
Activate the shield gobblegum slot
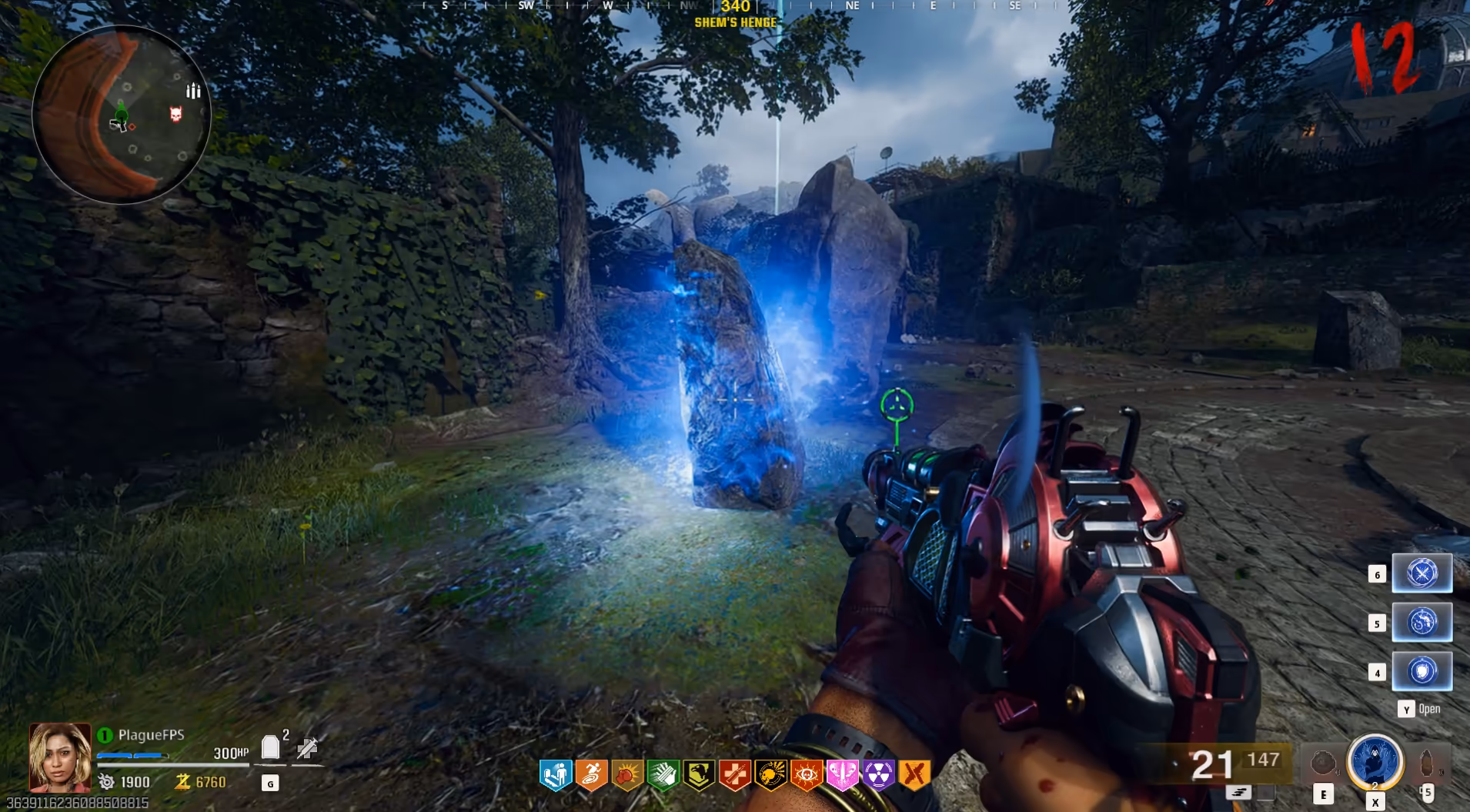point(1422,671)
